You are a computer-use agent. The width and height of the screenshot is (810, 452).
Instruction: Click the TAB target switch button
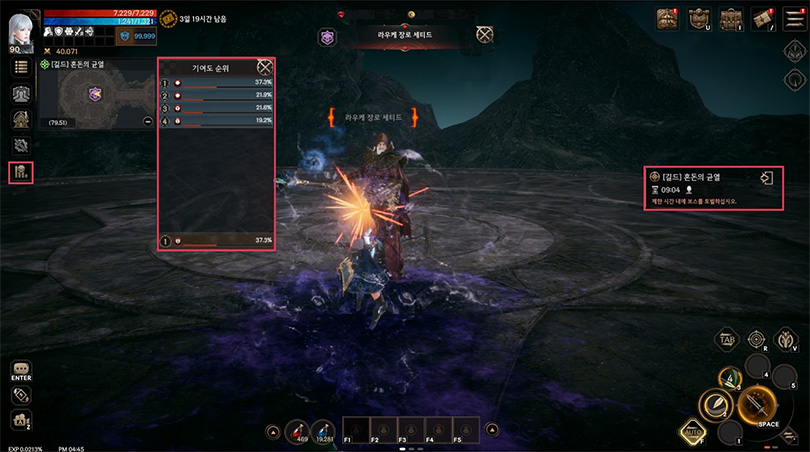(728, 339)
